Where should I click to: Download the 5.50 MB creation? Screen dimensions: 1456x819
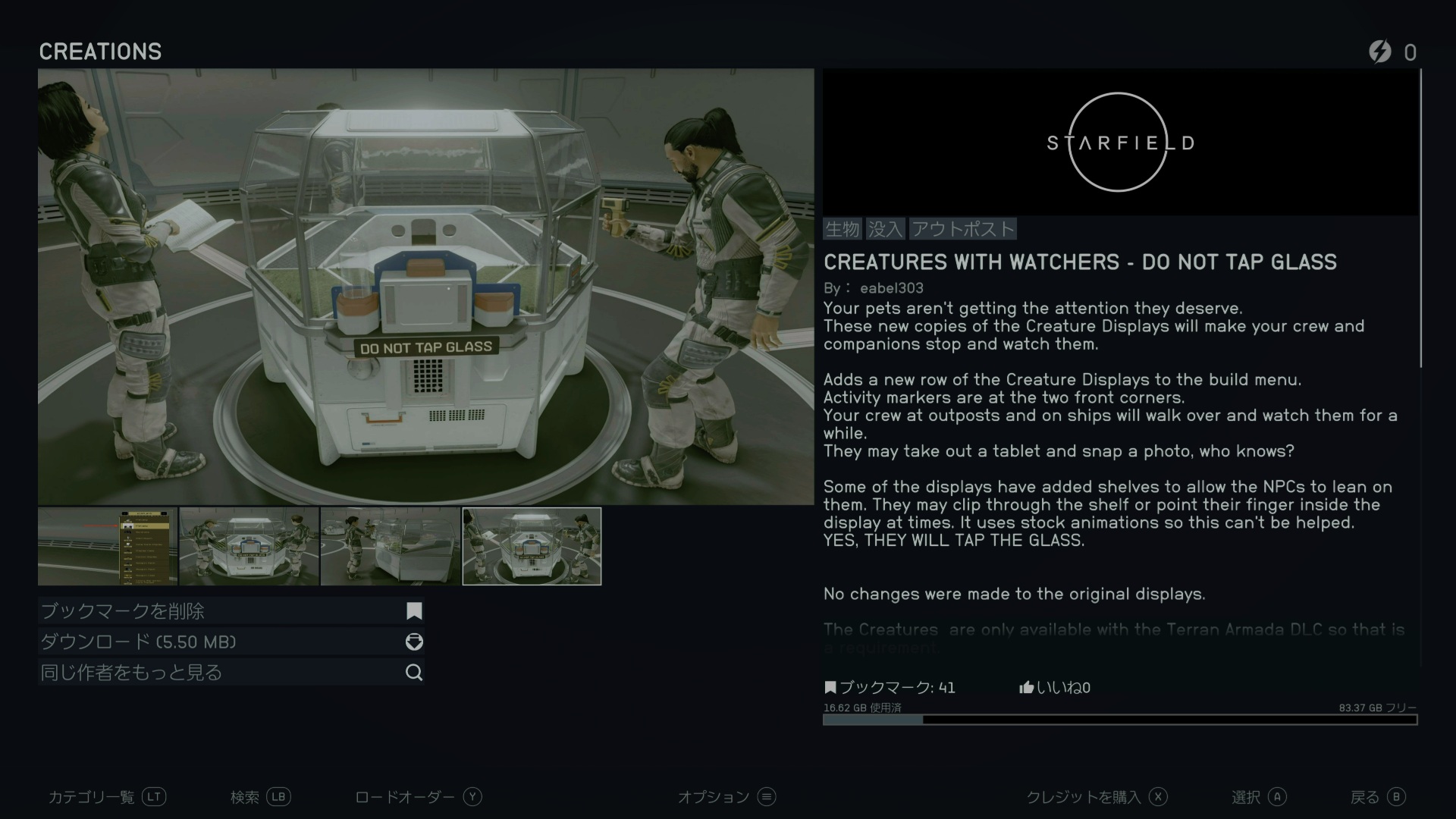pos(231,642)
